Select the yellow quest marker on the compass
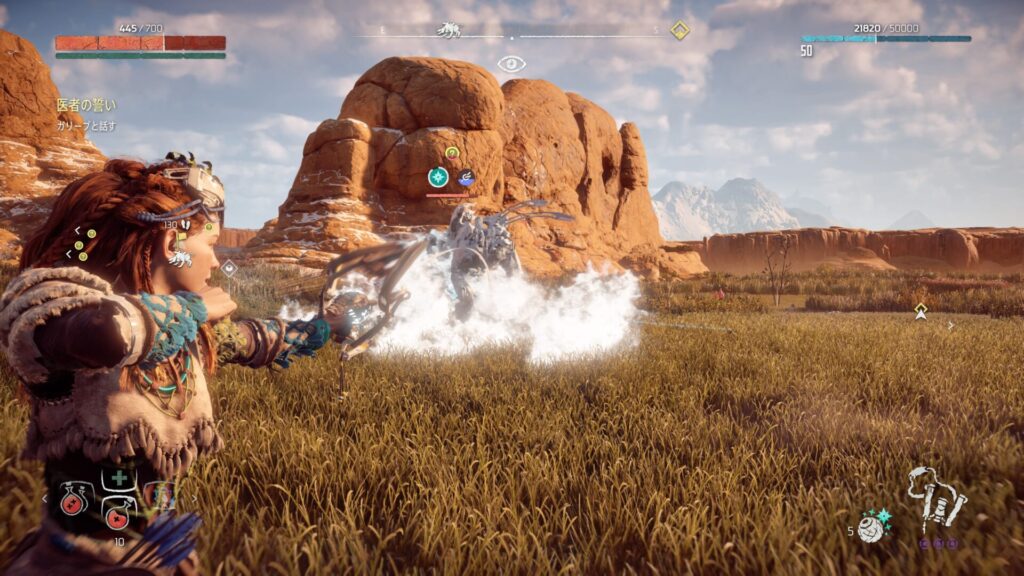 pyautogui.click(x=680, y=30)
